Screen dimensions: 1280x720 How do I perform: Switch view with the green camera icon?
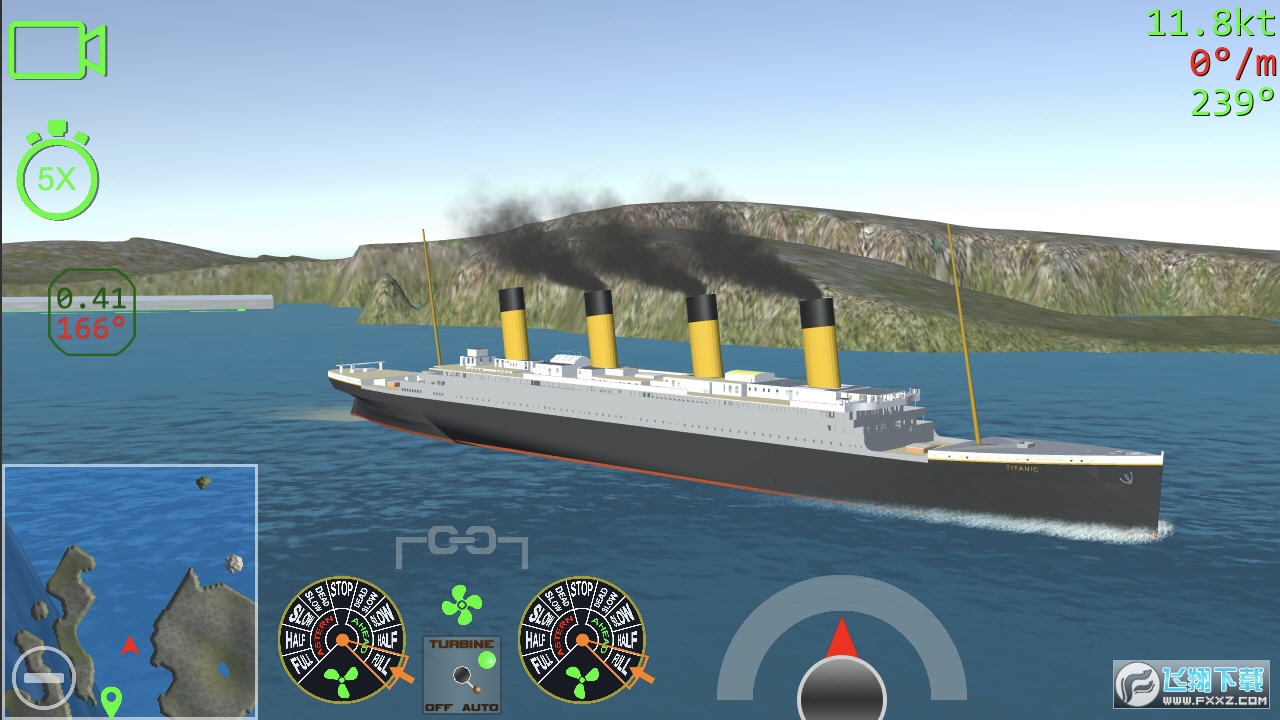[57, 50]
